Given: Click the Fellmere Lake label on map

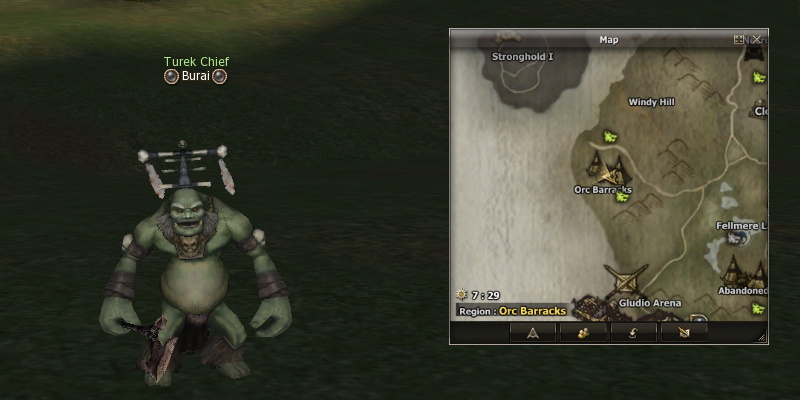Looking at the screenshot, I should tap(742, 226).
